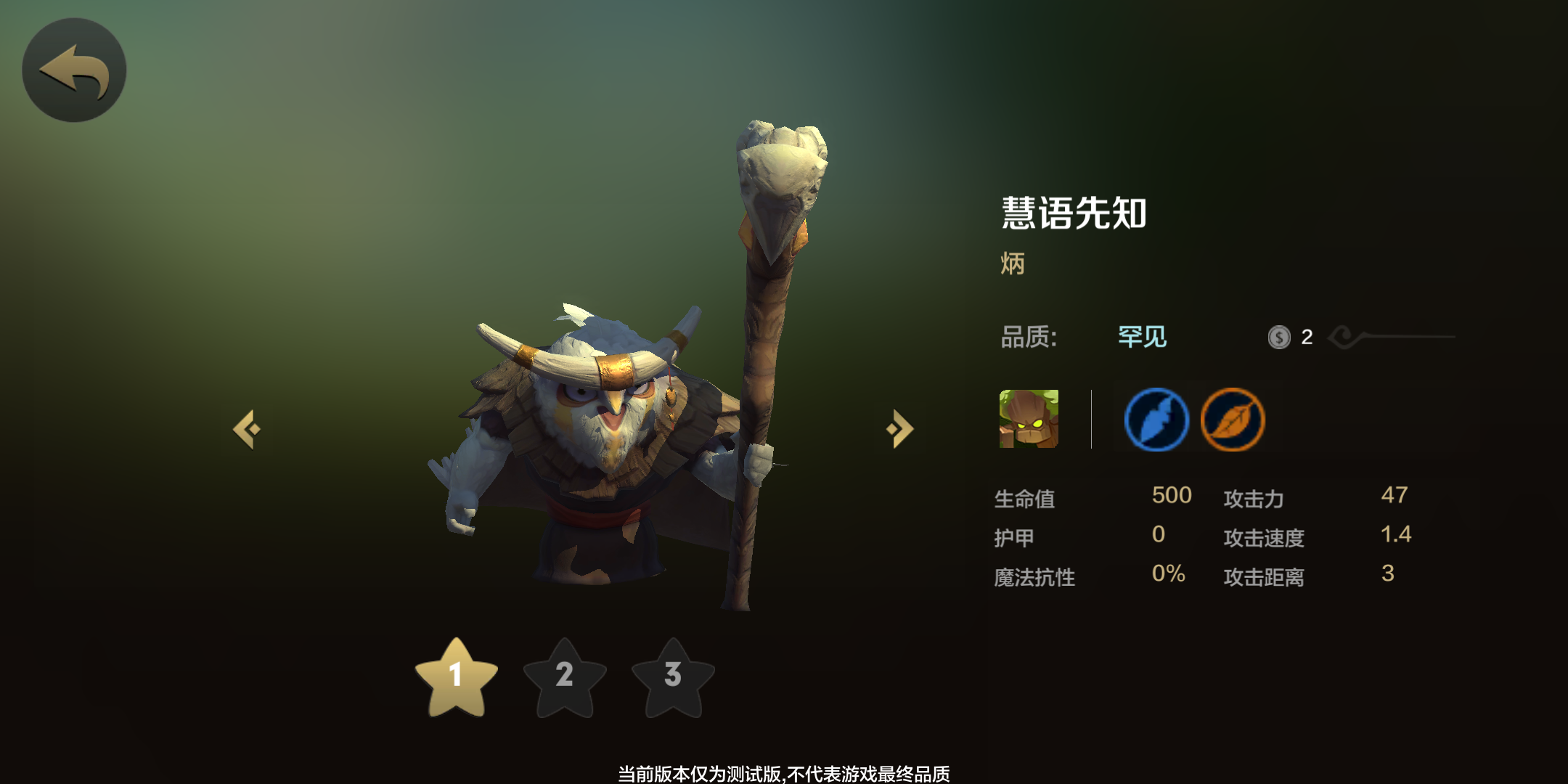Go back using the return arrow button
This screenshot has width=1568, height=784.
[x=74, y=70]
